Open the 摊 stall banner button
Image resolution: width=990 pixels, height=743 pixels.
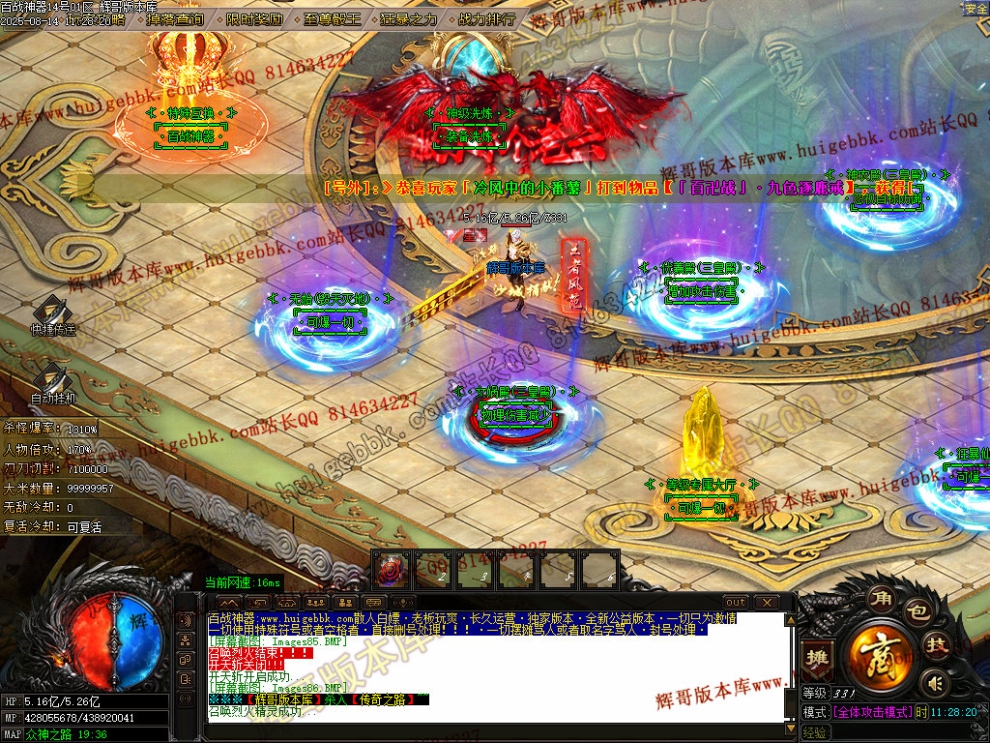815,659
